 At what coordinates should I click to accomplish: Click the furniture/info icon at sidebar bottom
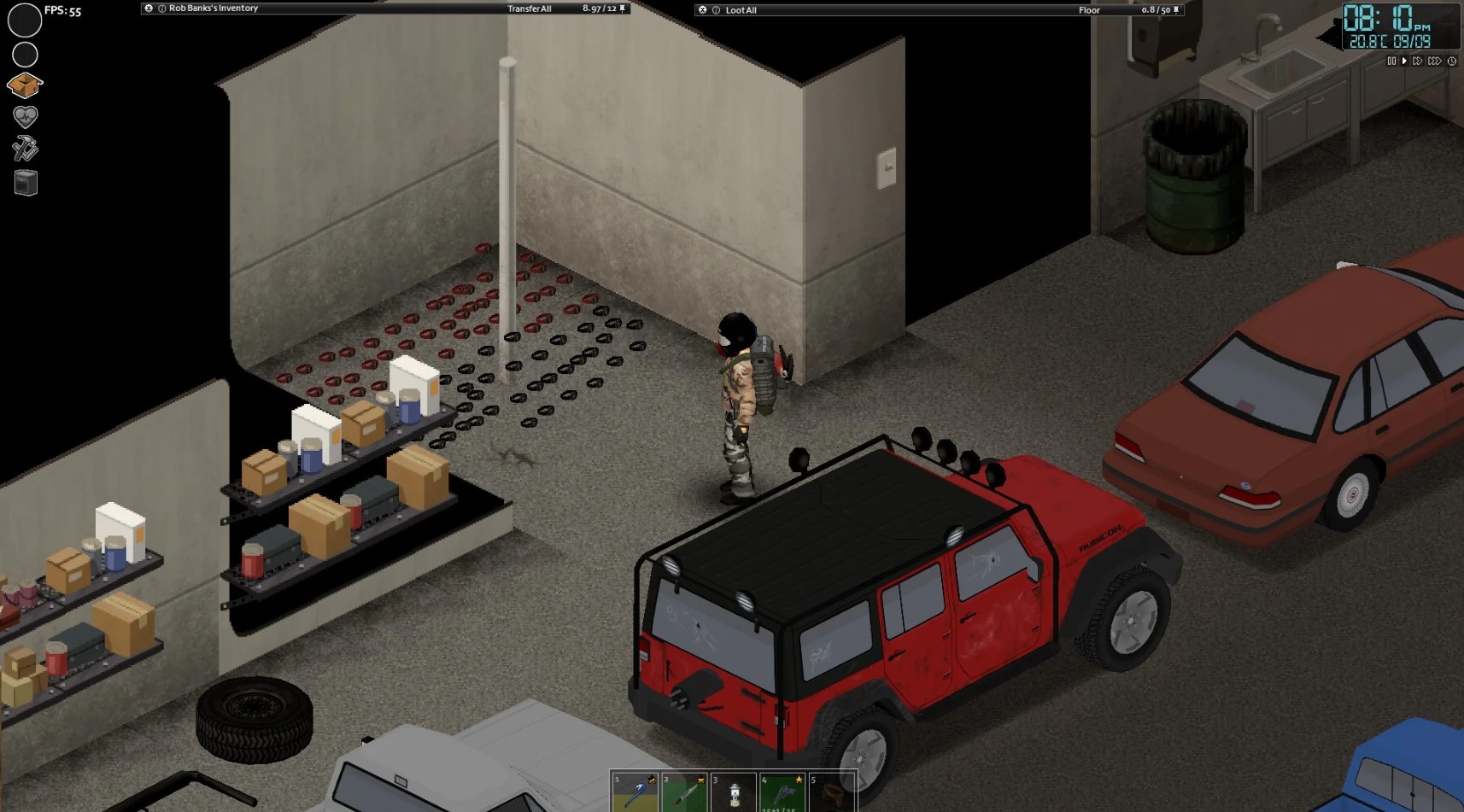pyautogui.click(x=25, y=181)
